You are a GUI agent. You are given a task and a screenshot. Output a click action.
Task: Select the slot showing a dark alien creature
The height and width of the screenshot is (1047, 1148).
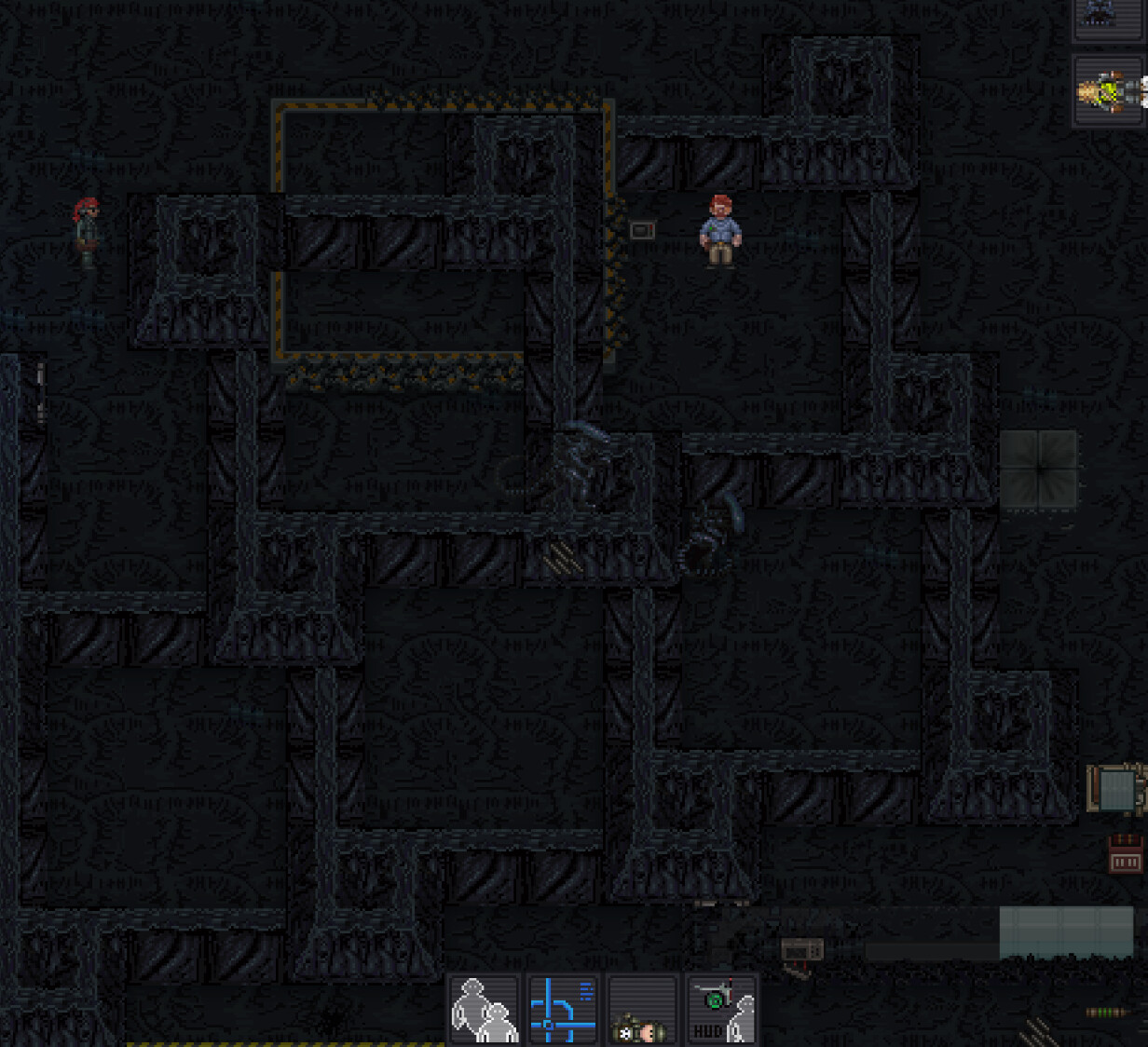click(x=1107, y=17)
